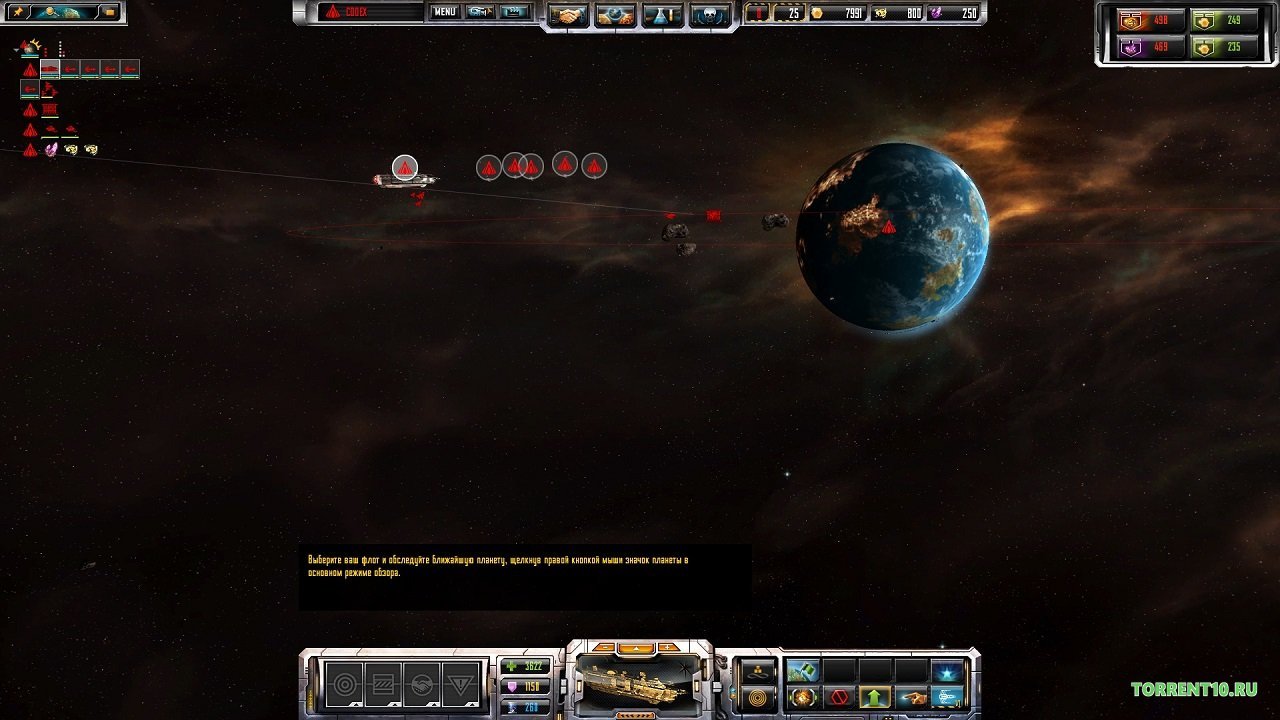Image resolution: width=1280 pixels, height=720 pixels.
Task: Expand the target filter beneath concentric circles icon
Action: 357,704
